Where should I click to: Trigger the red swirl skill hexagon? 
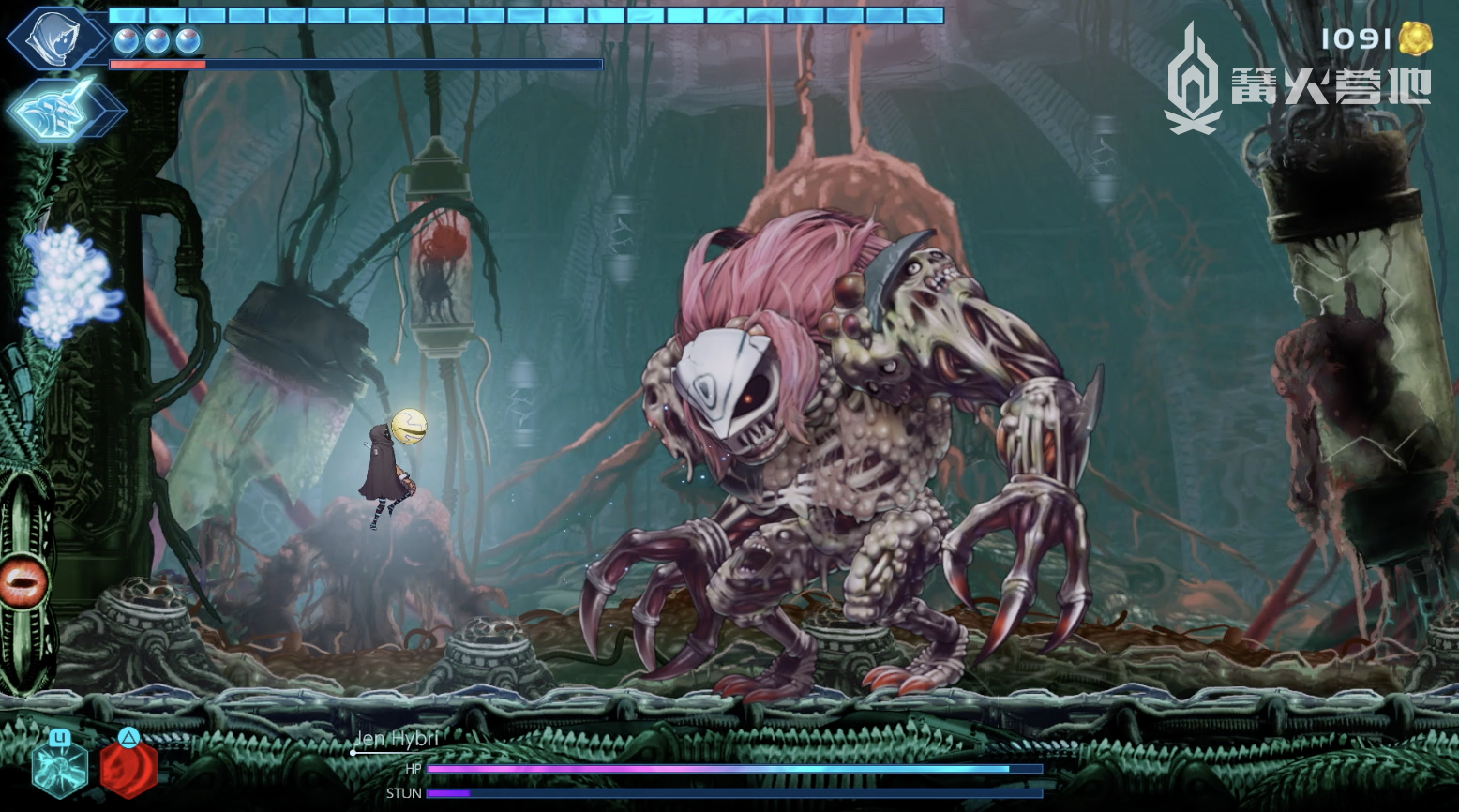[128, 768]
